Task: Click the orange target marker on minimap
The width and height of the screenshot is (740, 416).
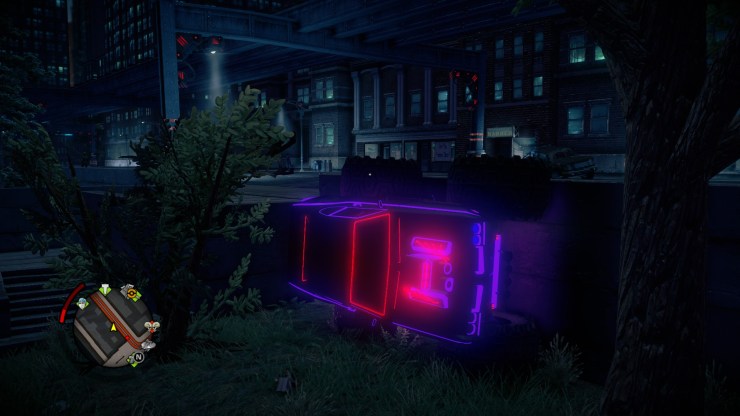Action: (x=130, y=292)
